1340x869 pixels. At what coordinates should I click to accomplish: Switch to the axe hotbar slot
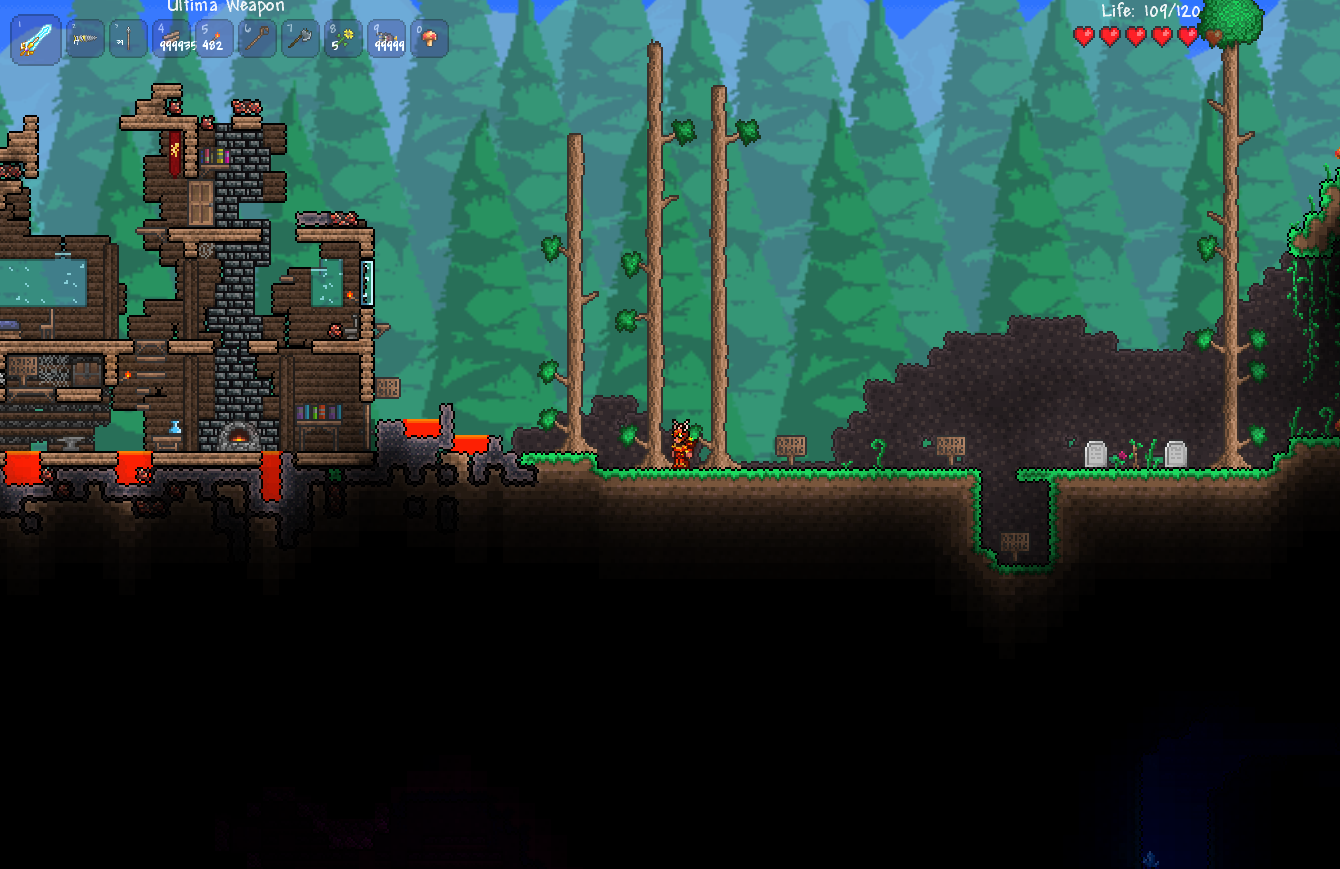(x=300, y=39)
